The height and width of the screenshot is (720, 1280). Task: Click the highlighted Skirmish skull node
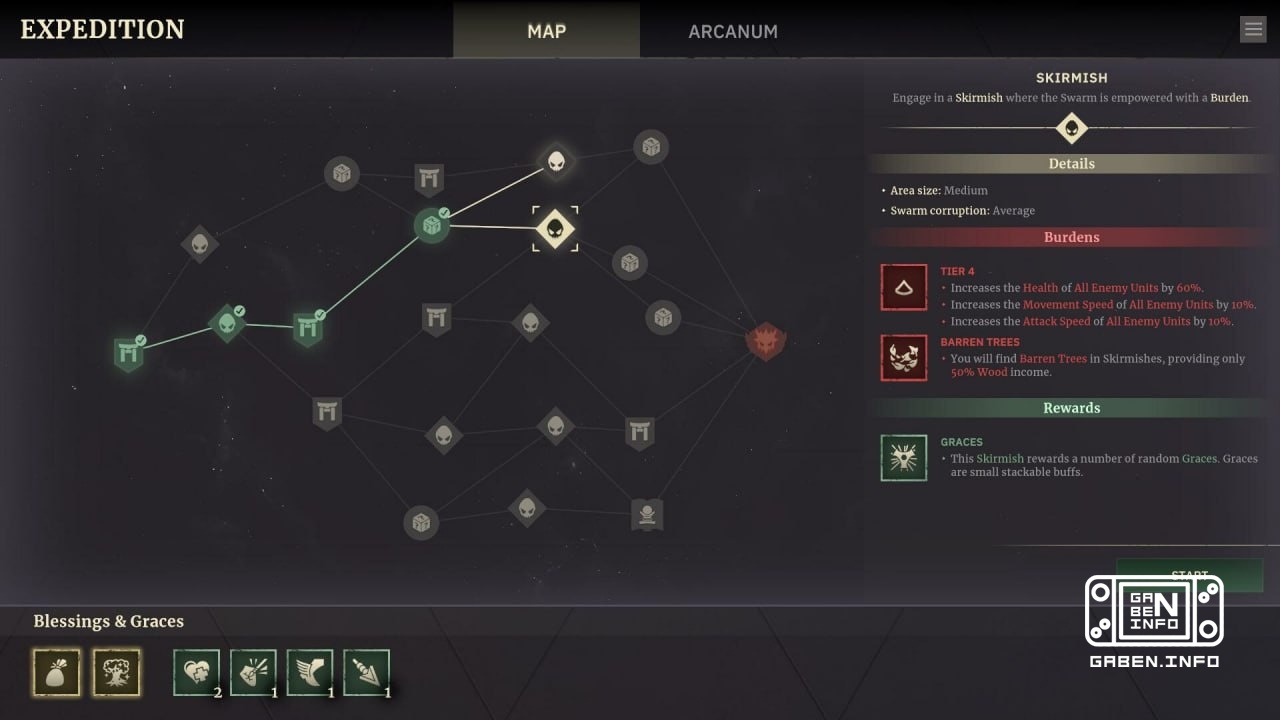[x=556, y=228]
